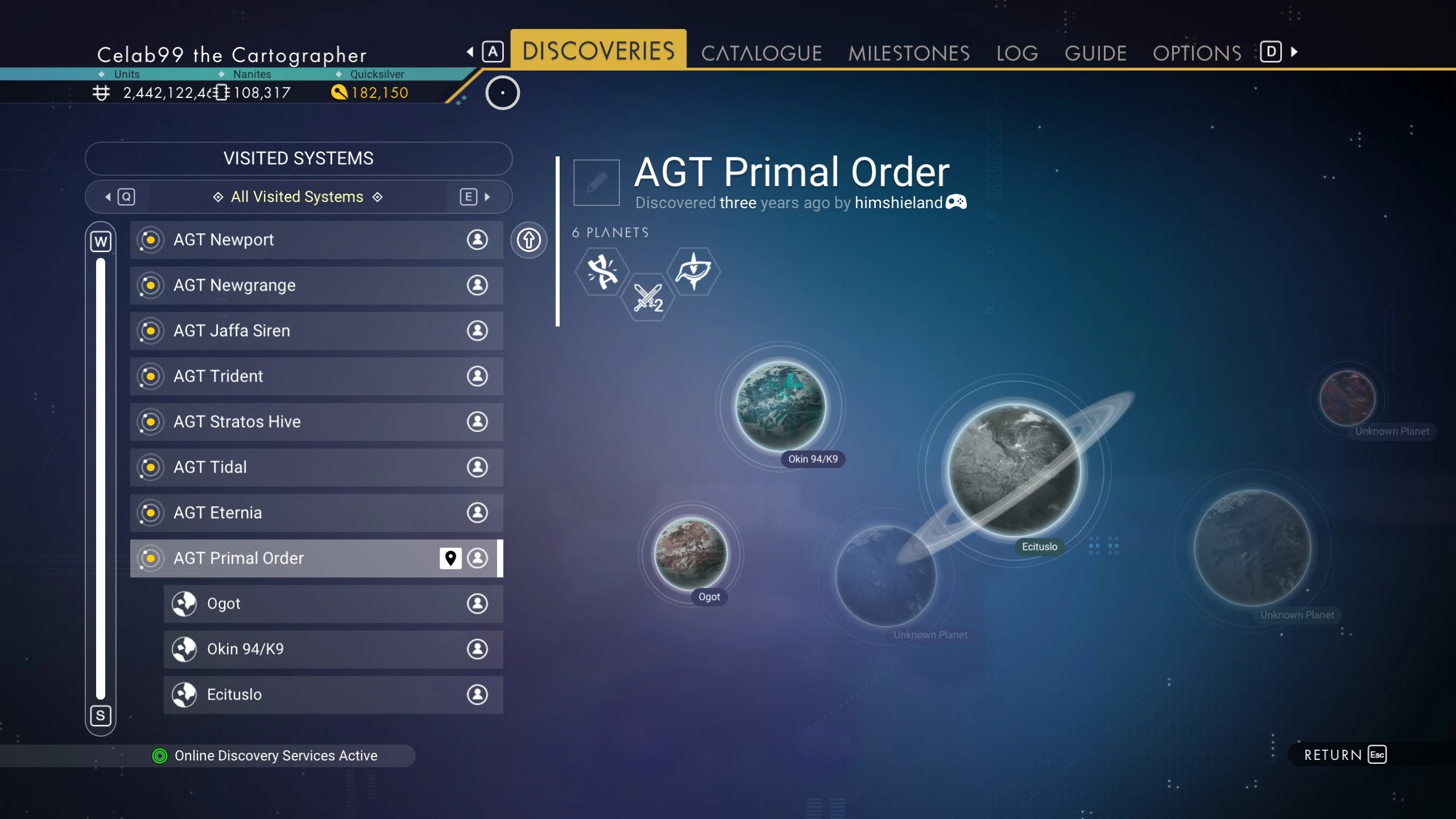The image size is (1456, 819).
Task: Open the Milestones tab
Action: 908,53
